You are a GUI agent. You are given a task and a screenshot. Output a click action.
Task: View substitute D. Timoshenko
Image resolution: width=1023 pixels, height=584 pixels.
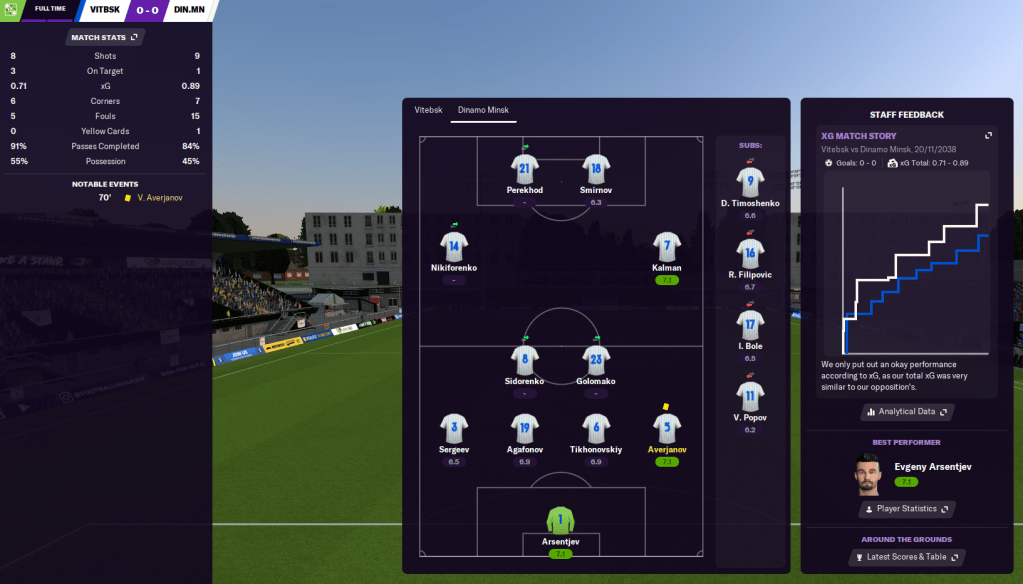[x=750, y=183]
